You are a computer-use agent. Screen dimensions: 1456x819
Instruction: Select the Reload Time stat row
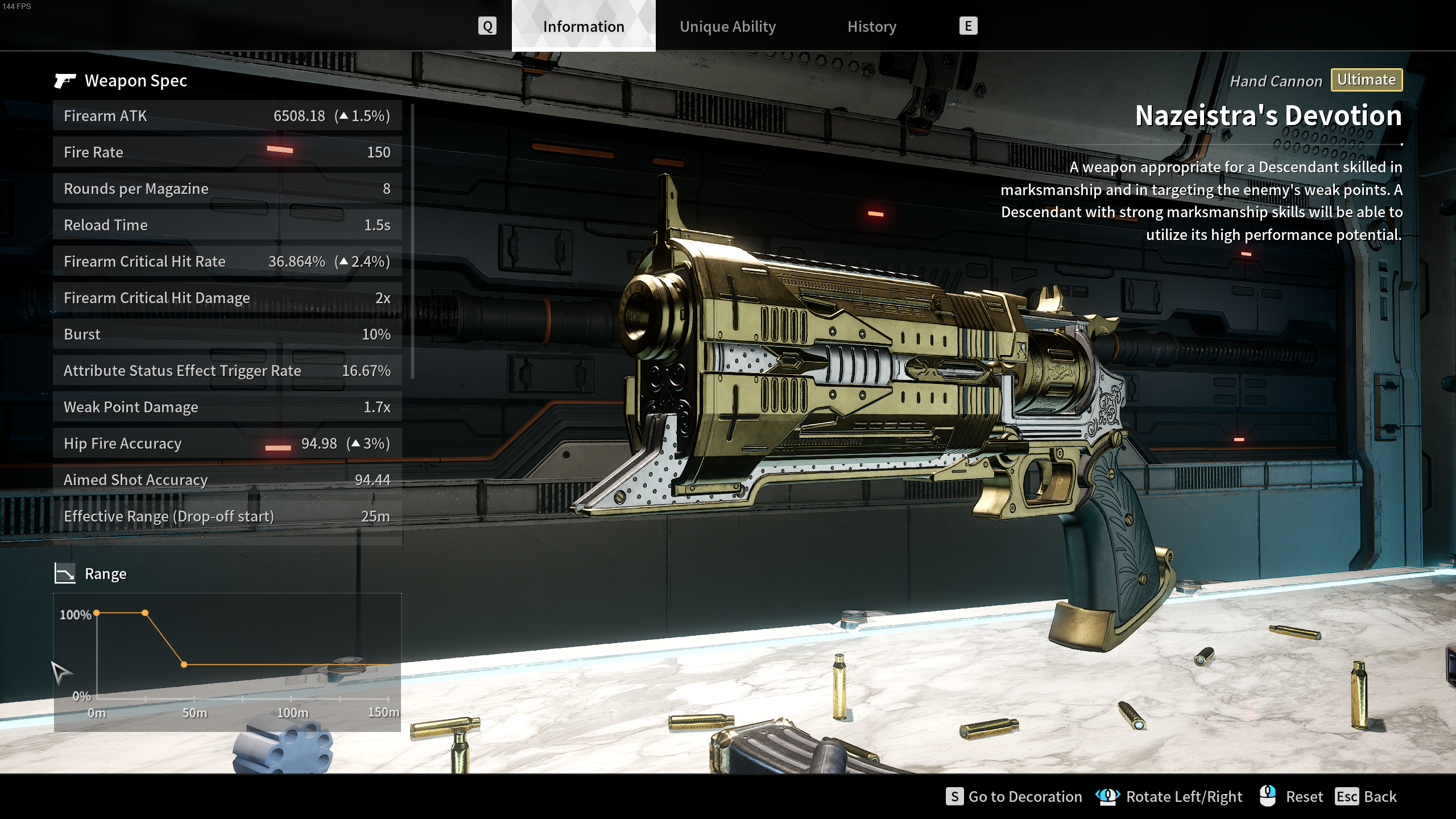click(x=227, y=225)
